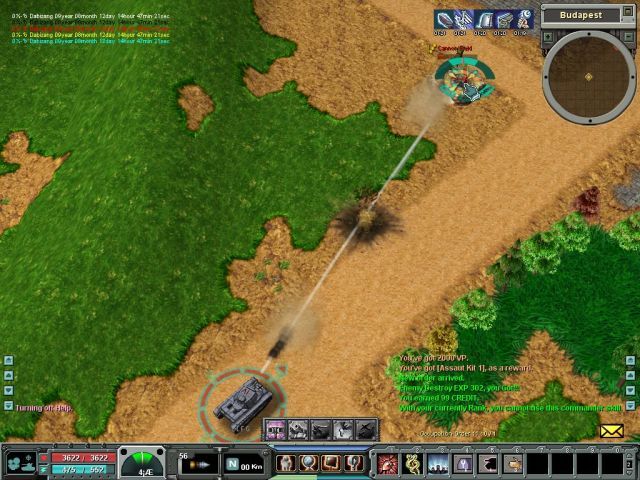Select the pink supply crate slot
This screenshot has width=640, height=480.
(x=275, y=430)
